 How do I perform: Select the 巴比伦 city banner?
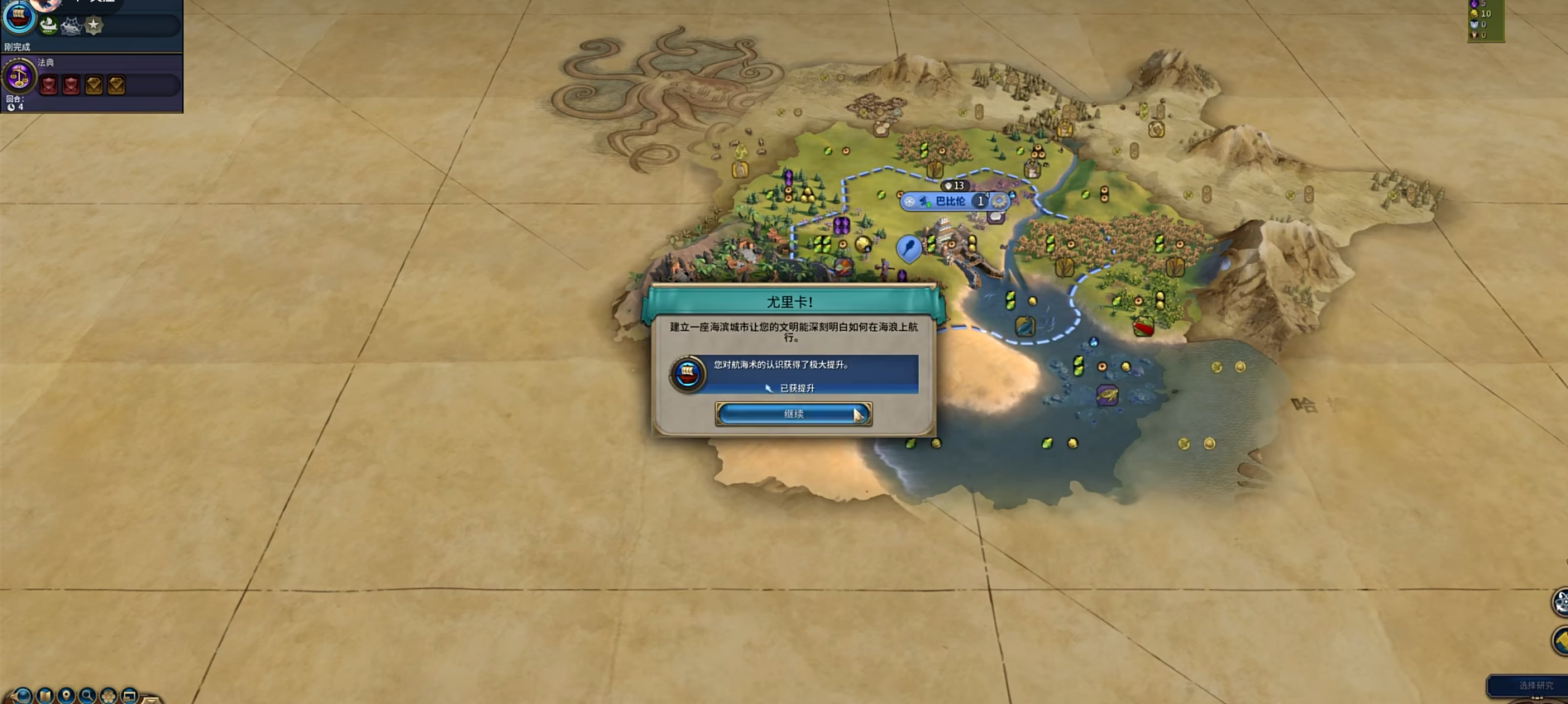(x=949, y=201)
